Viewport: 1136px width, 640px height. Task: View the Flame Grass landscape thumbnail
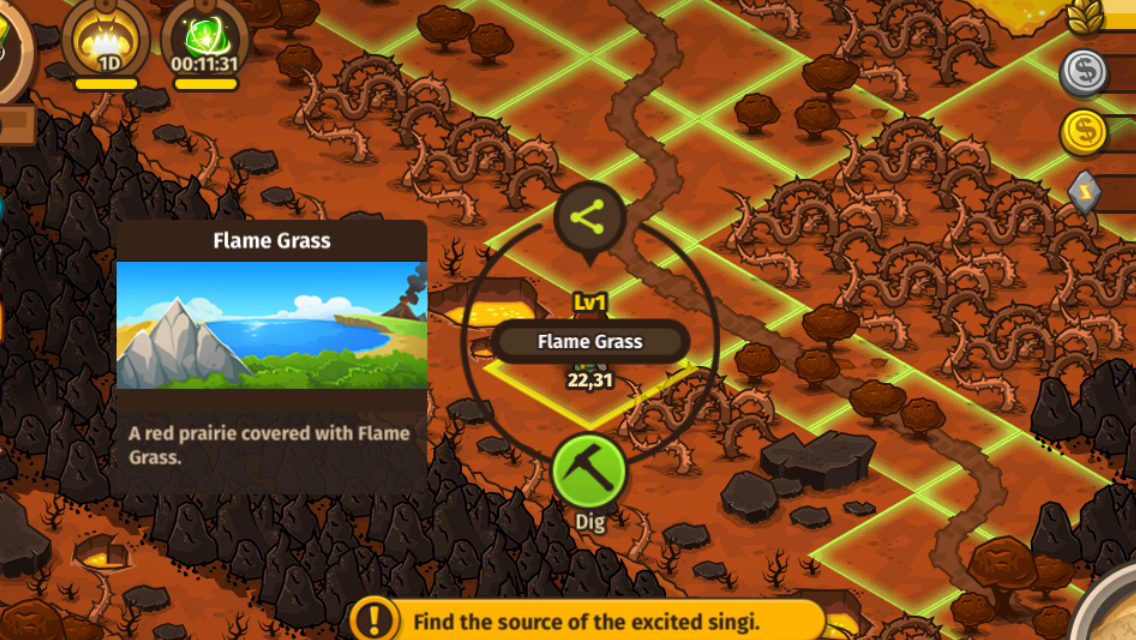[x=272, y=325]
